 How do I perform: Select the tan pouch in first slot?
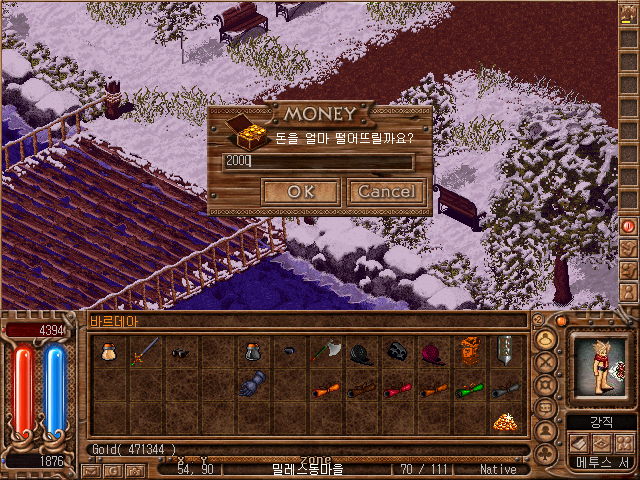109,351
